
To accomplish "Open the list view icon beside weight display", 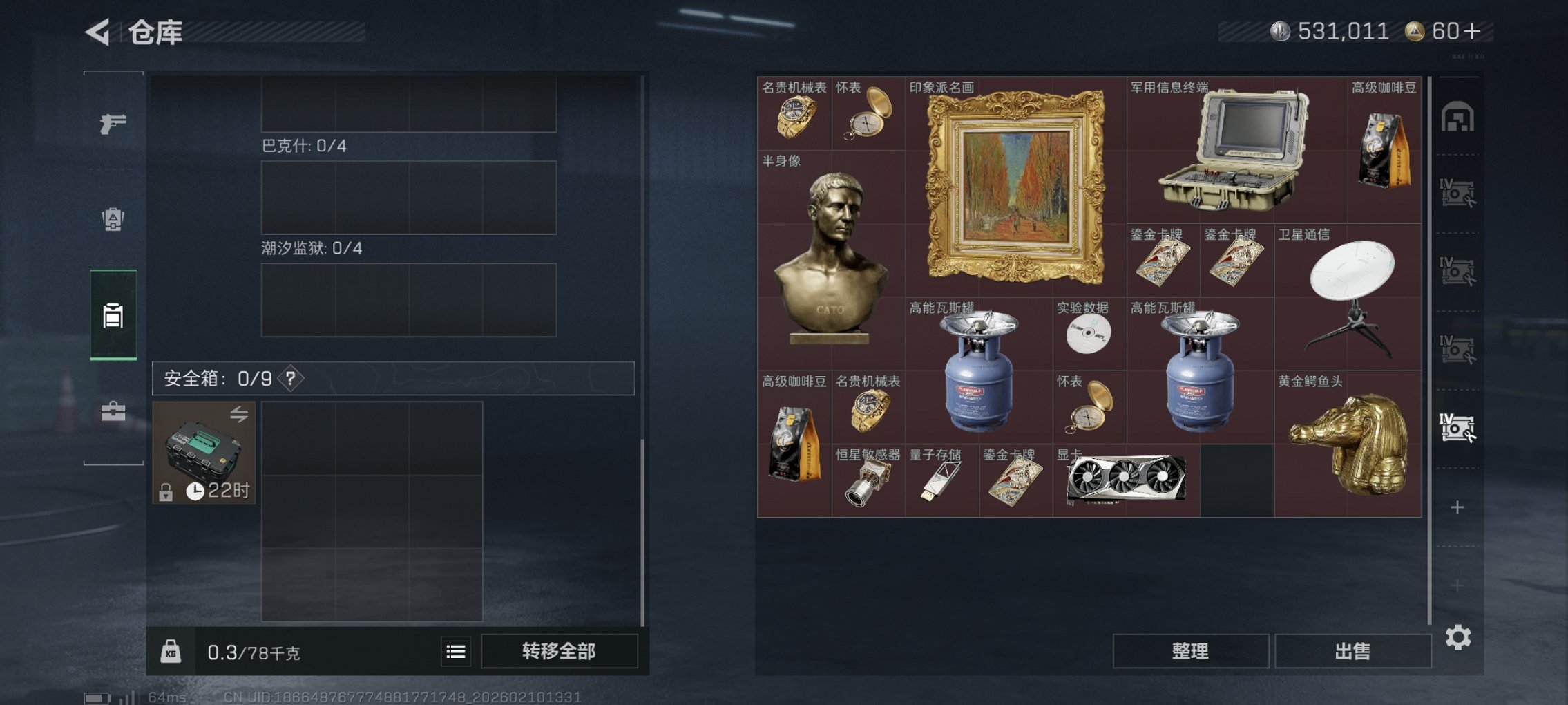I will (x=455, y=651).
